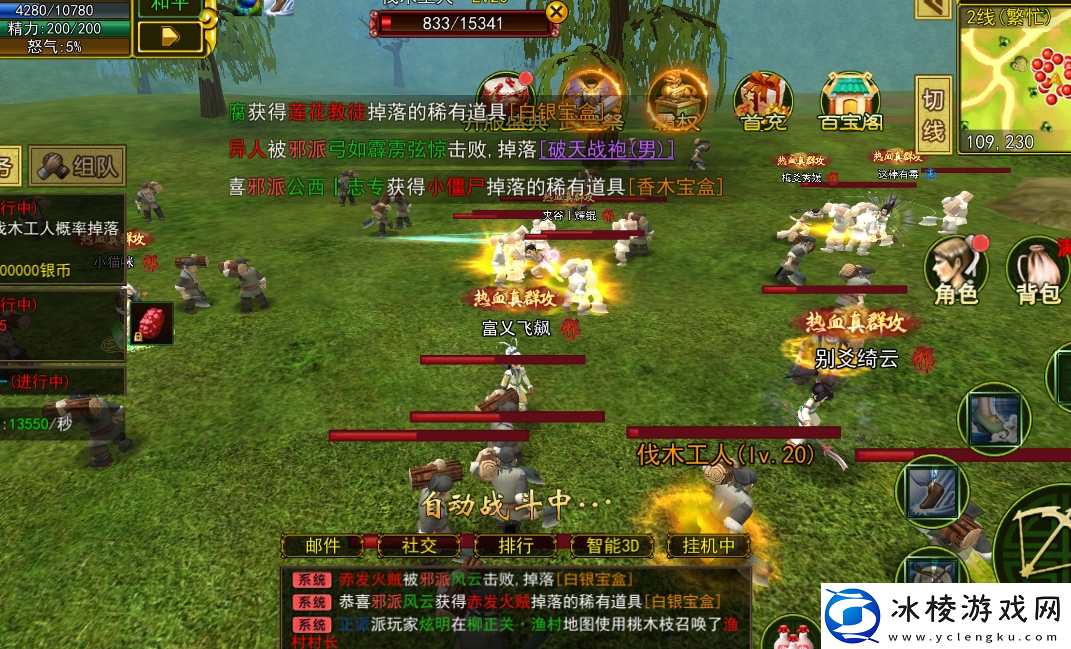The width and height of the screenshot is (1071, 649).
Task: Close the enemy target health frame
Action: [556, 12]
